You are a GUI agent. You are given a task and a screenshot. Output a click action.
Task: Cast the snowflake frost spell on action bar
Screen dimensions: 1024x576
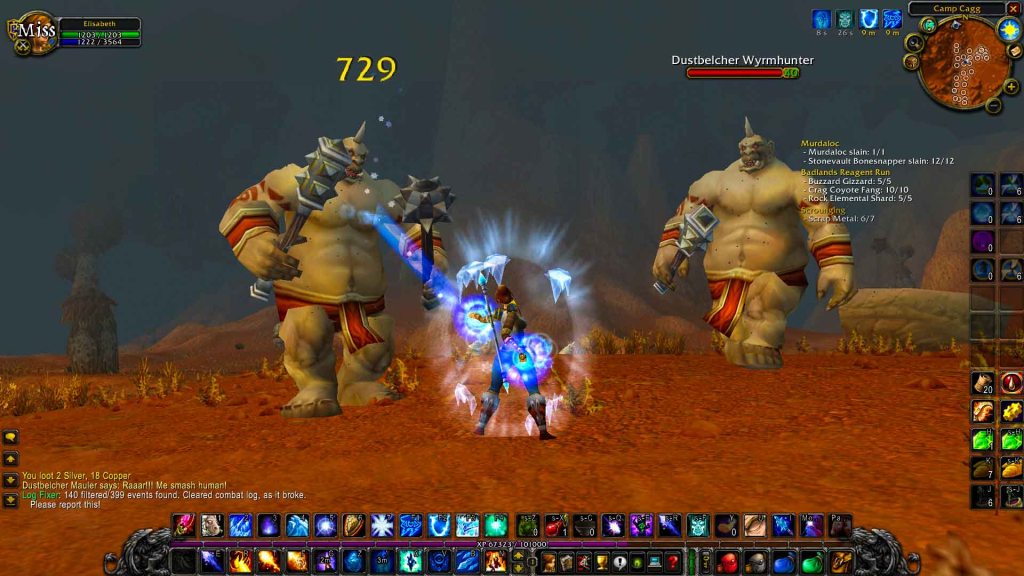pyautogui.click(x=382, y=525)
